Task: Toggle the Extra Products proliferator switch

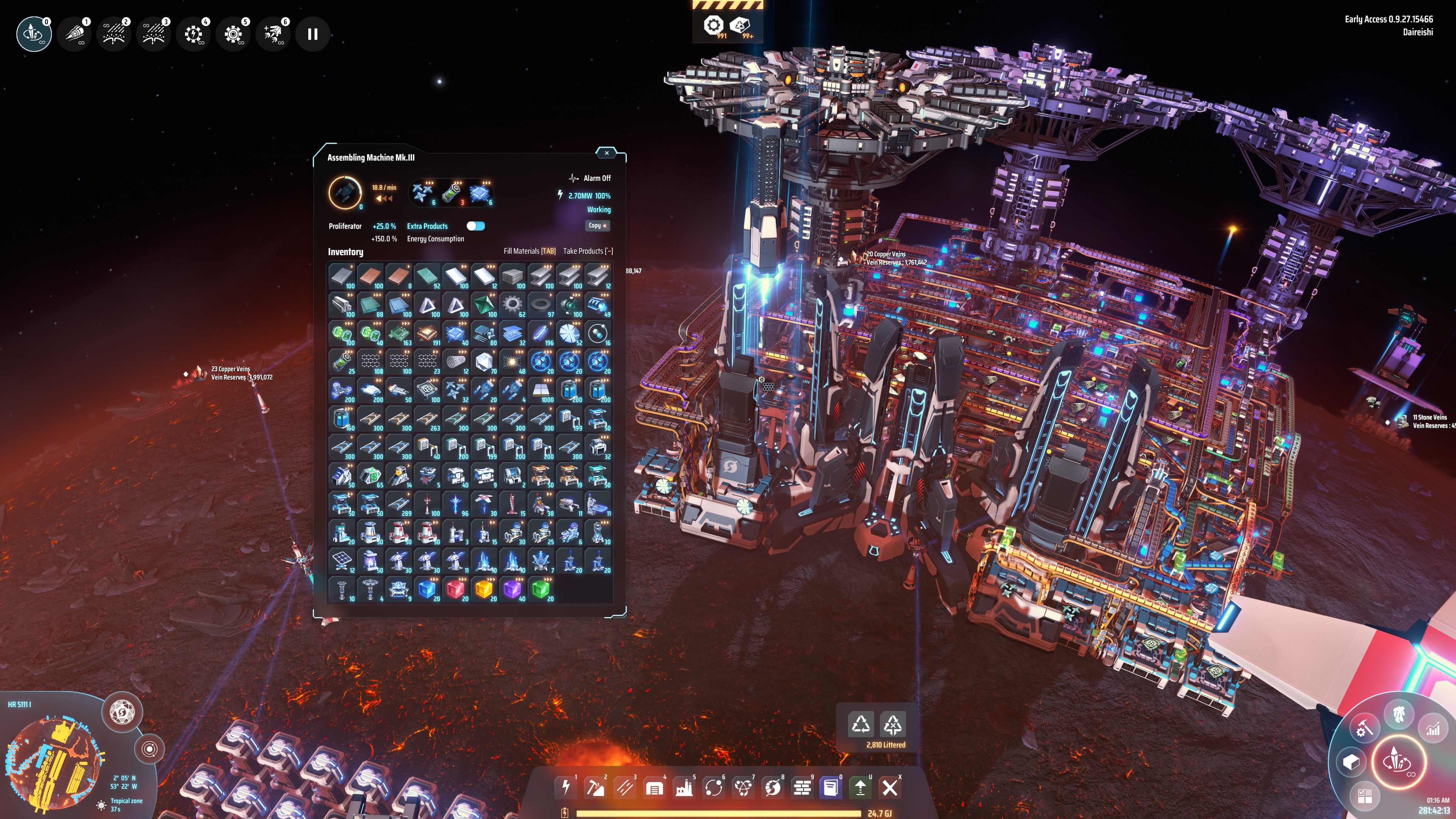Action: (x=475, y=226)
